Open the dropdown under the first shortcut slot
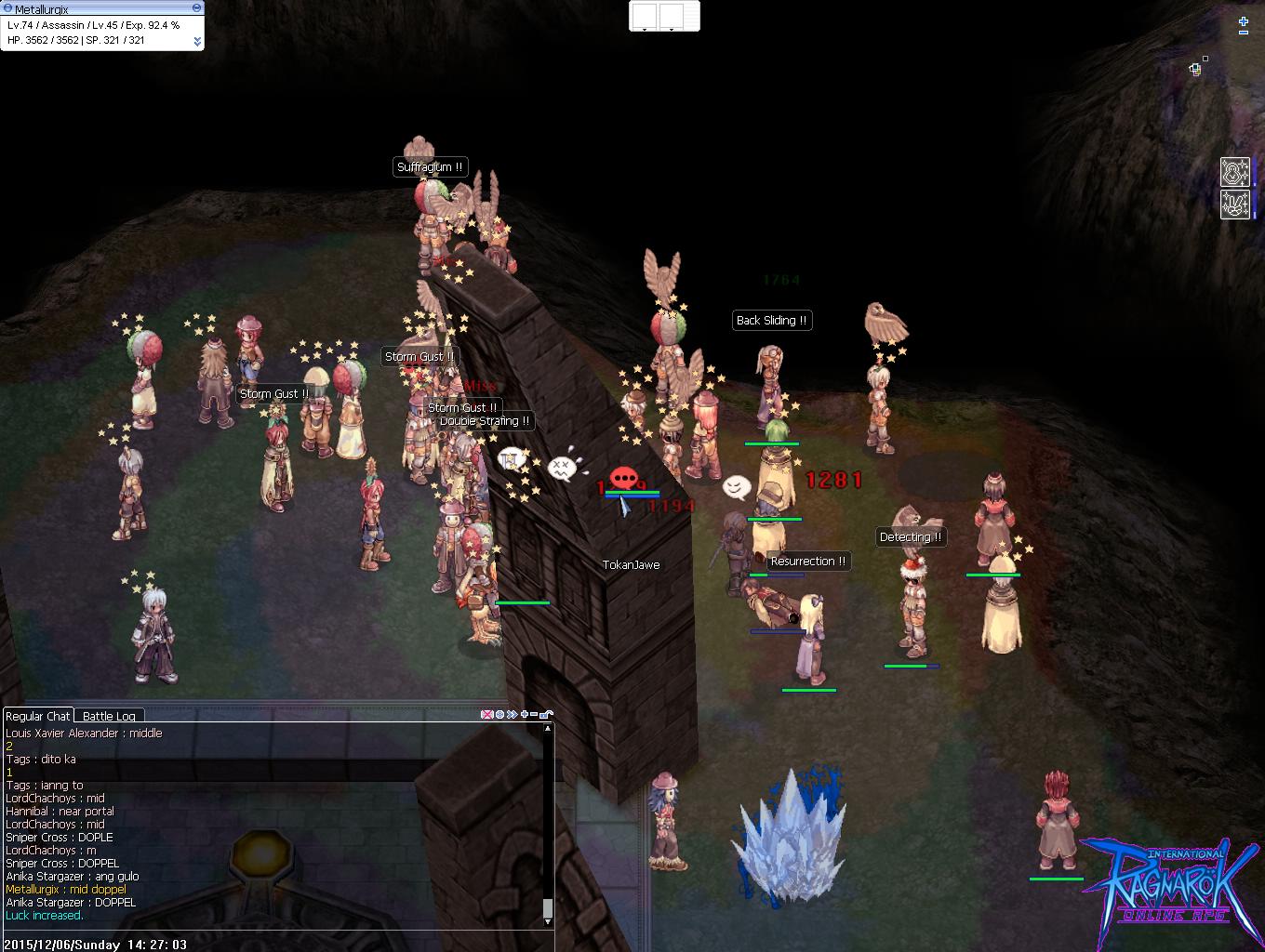 [x=645, y=30]
